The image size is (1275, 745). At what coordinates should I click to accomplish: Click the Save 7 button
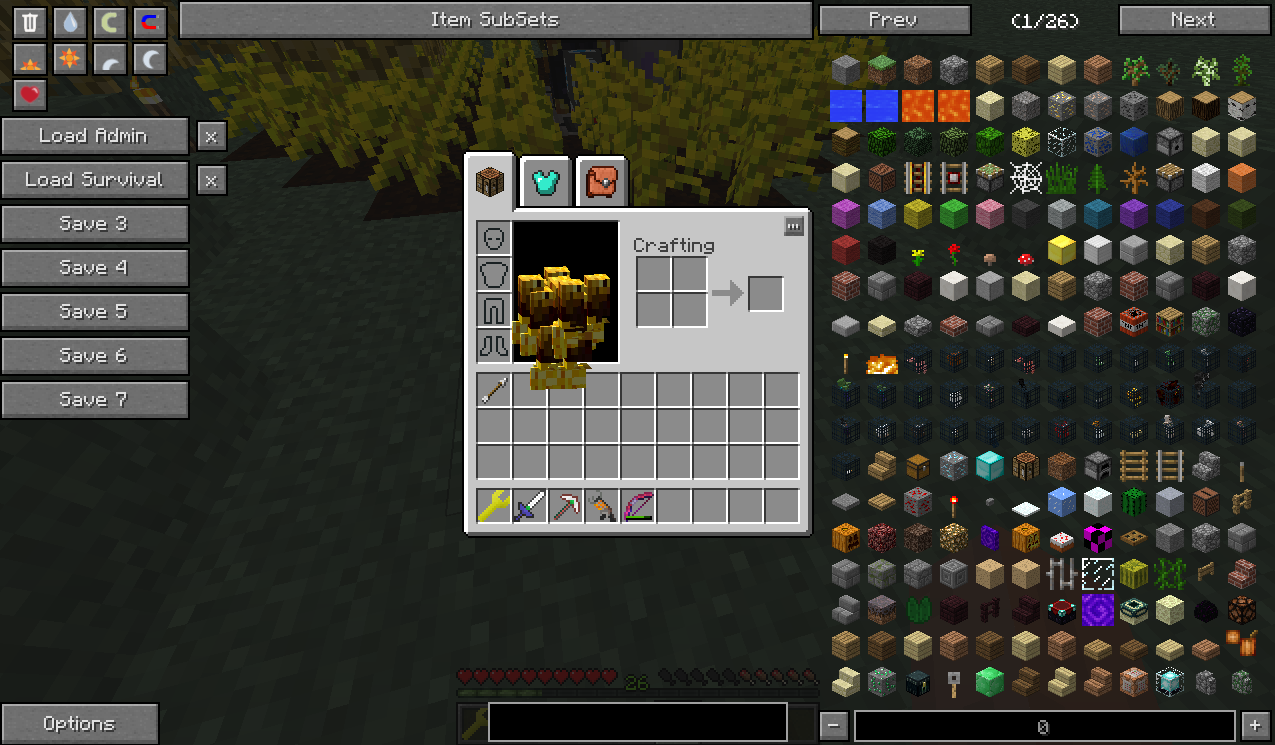point(94,400)
